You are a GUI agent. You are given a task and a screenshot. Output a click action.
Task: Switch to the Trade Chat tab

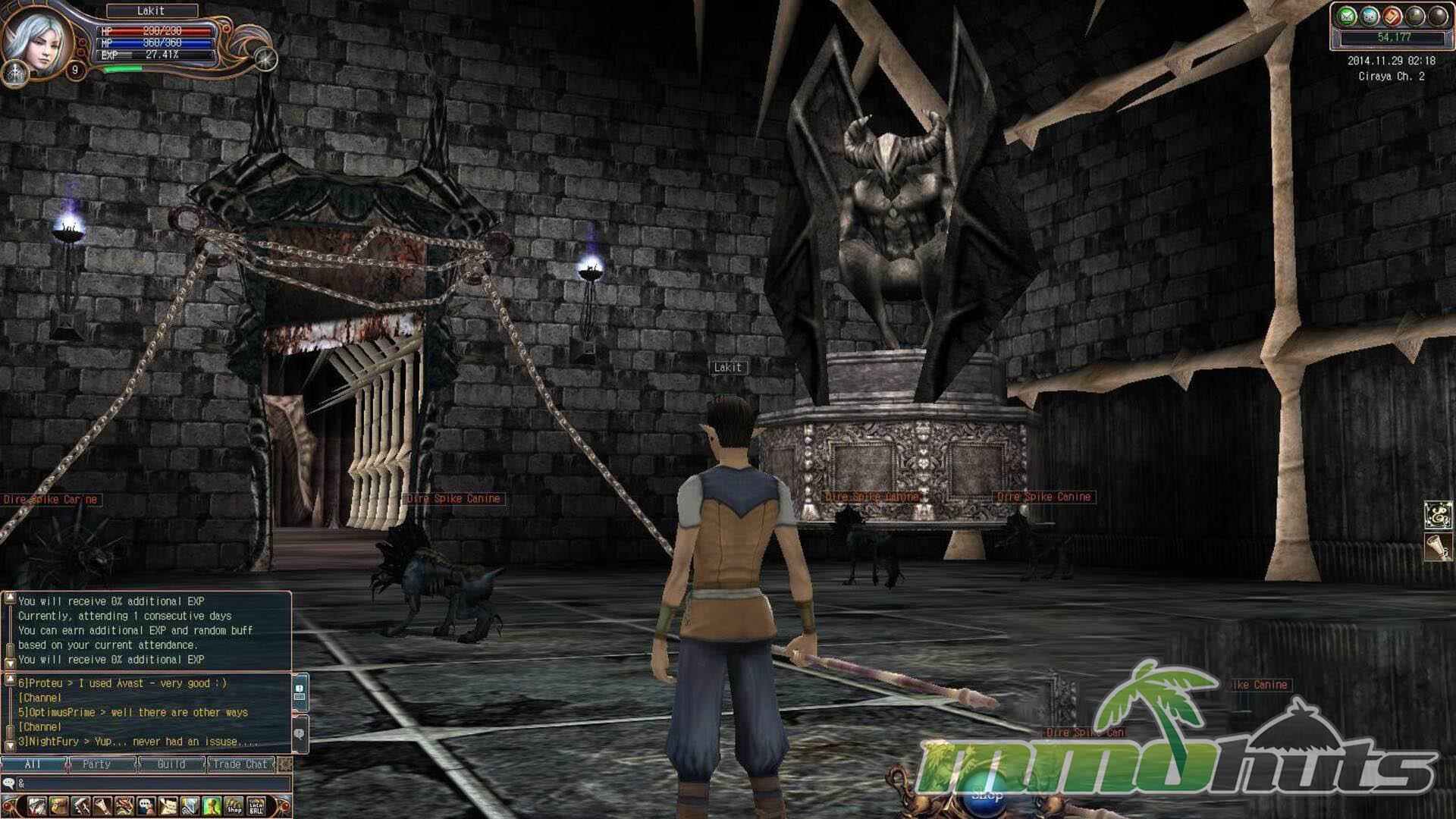click(240, 764)
